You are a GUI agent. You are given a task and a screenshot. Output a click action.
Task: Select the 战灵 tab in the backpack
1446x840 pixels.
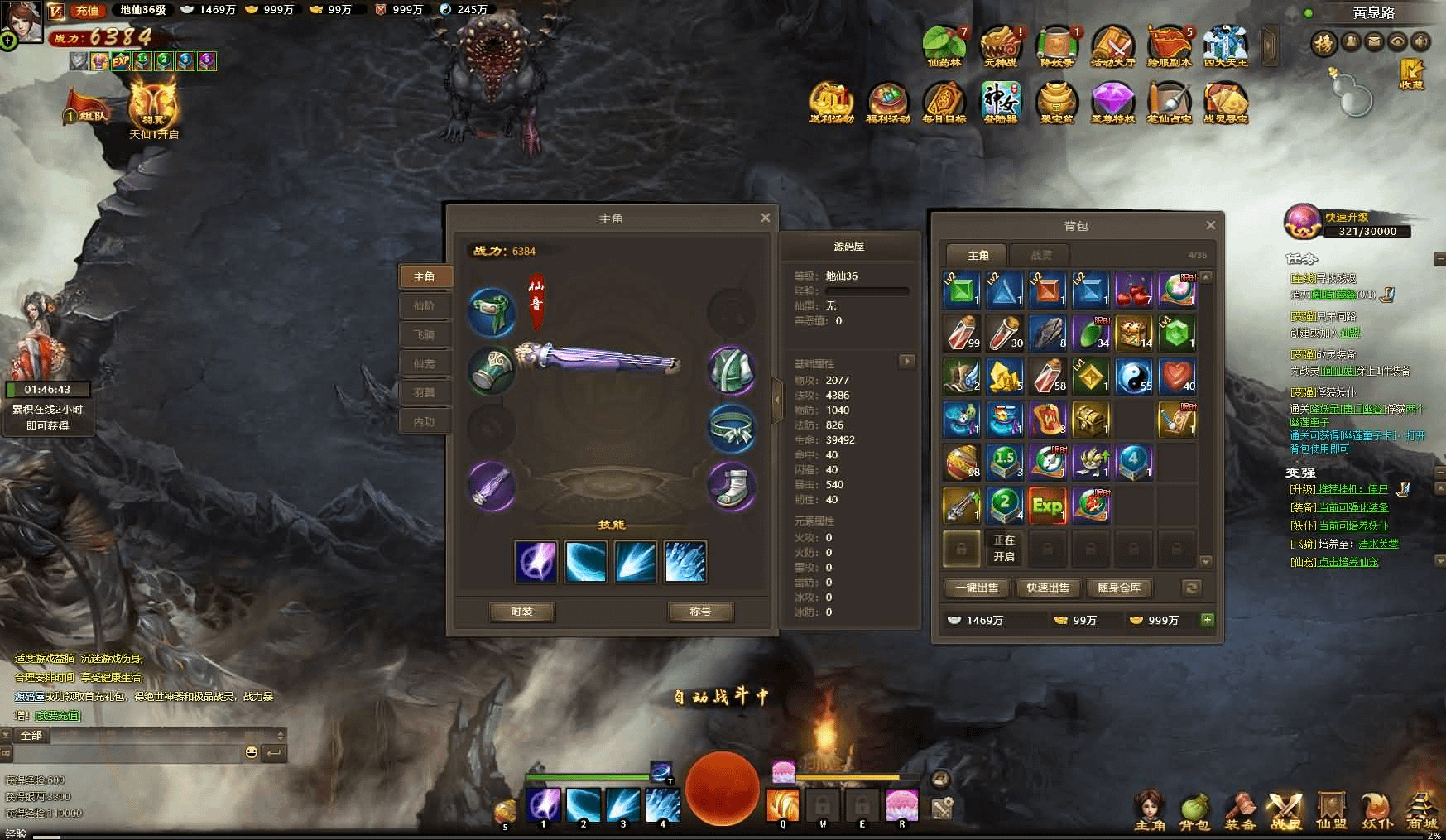tap(1041, 255)
